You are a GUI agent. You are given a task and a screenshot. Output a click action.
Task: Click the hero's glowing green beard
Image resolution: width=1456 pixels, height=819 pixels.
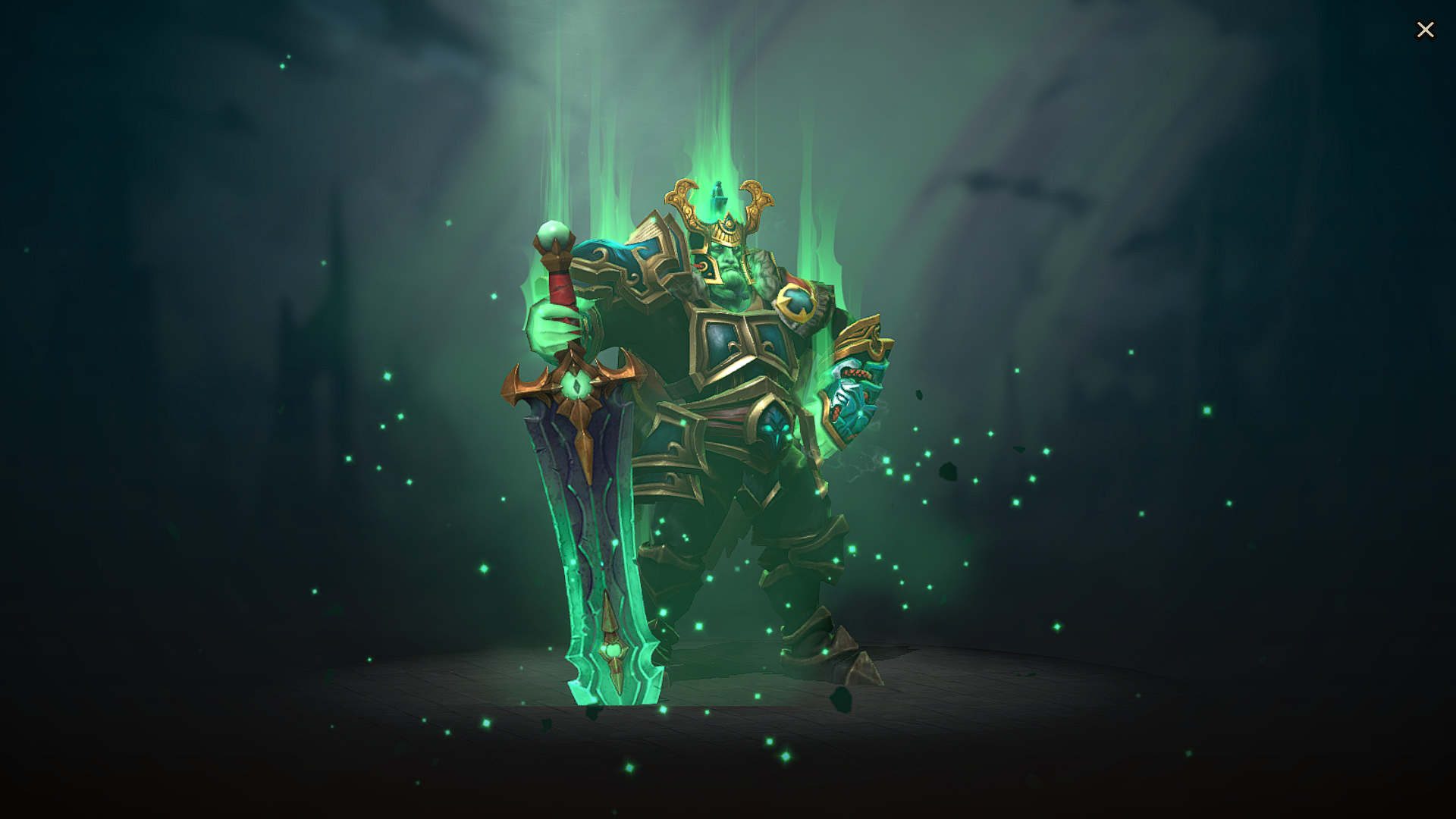[x=732, y=288]
